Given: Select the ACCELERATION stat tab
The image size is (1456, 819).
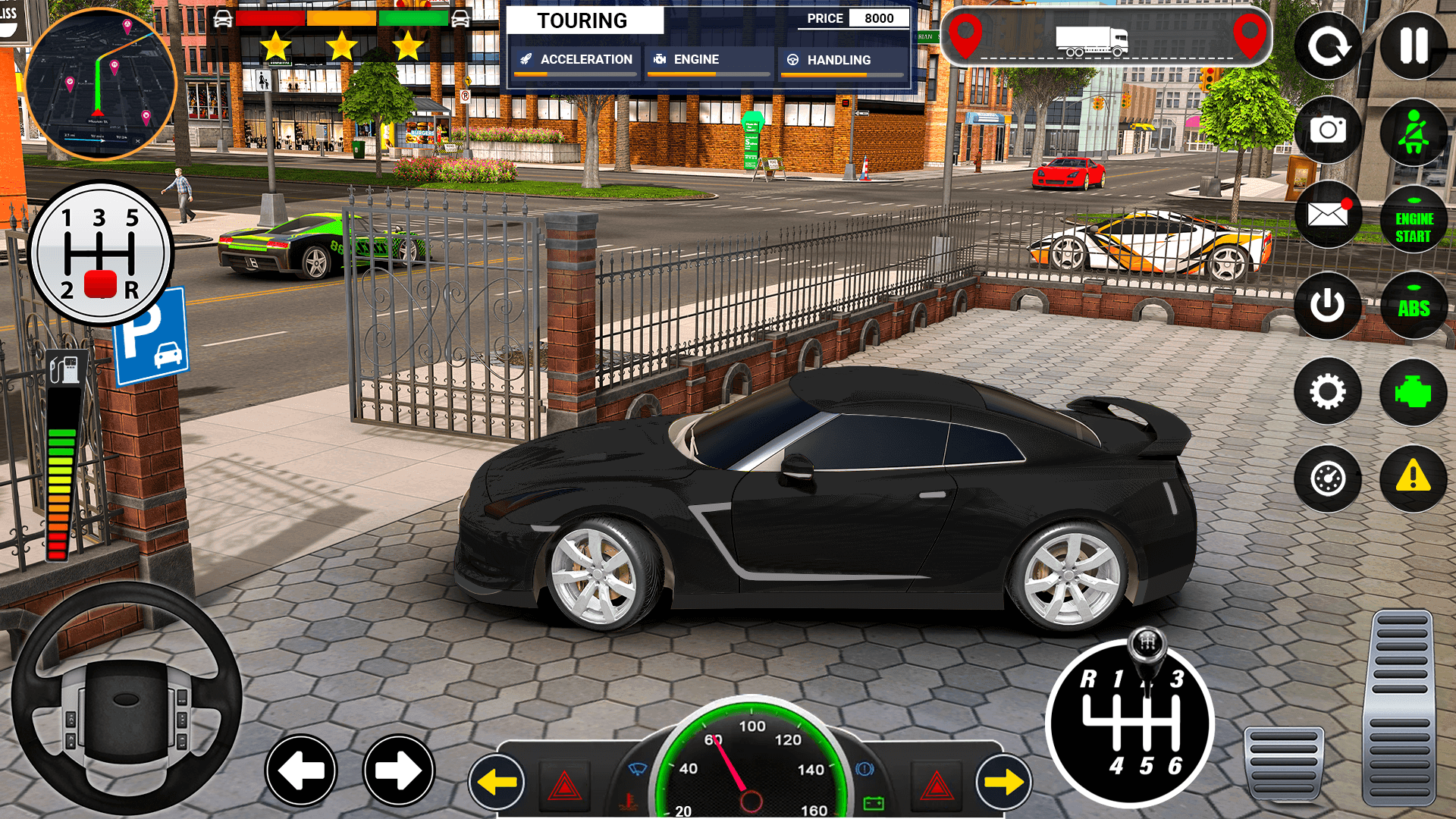Looking at the screenshot, I should [576, 59].
